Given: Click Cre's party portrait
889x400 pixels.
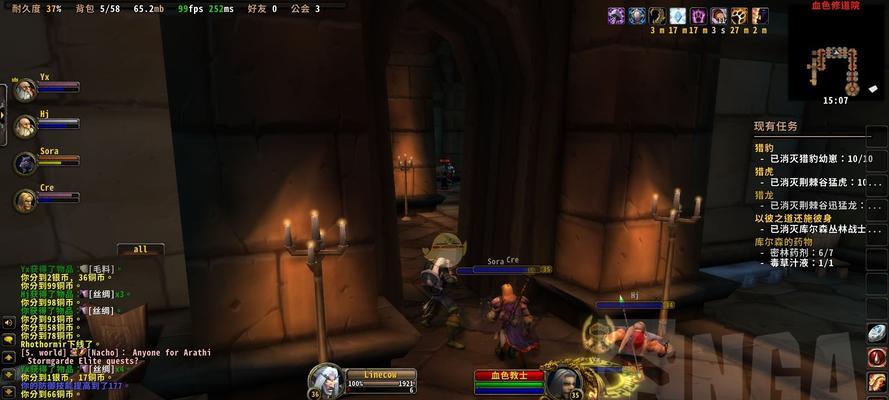Looking at the screenshot, I should tap(25, 199).
